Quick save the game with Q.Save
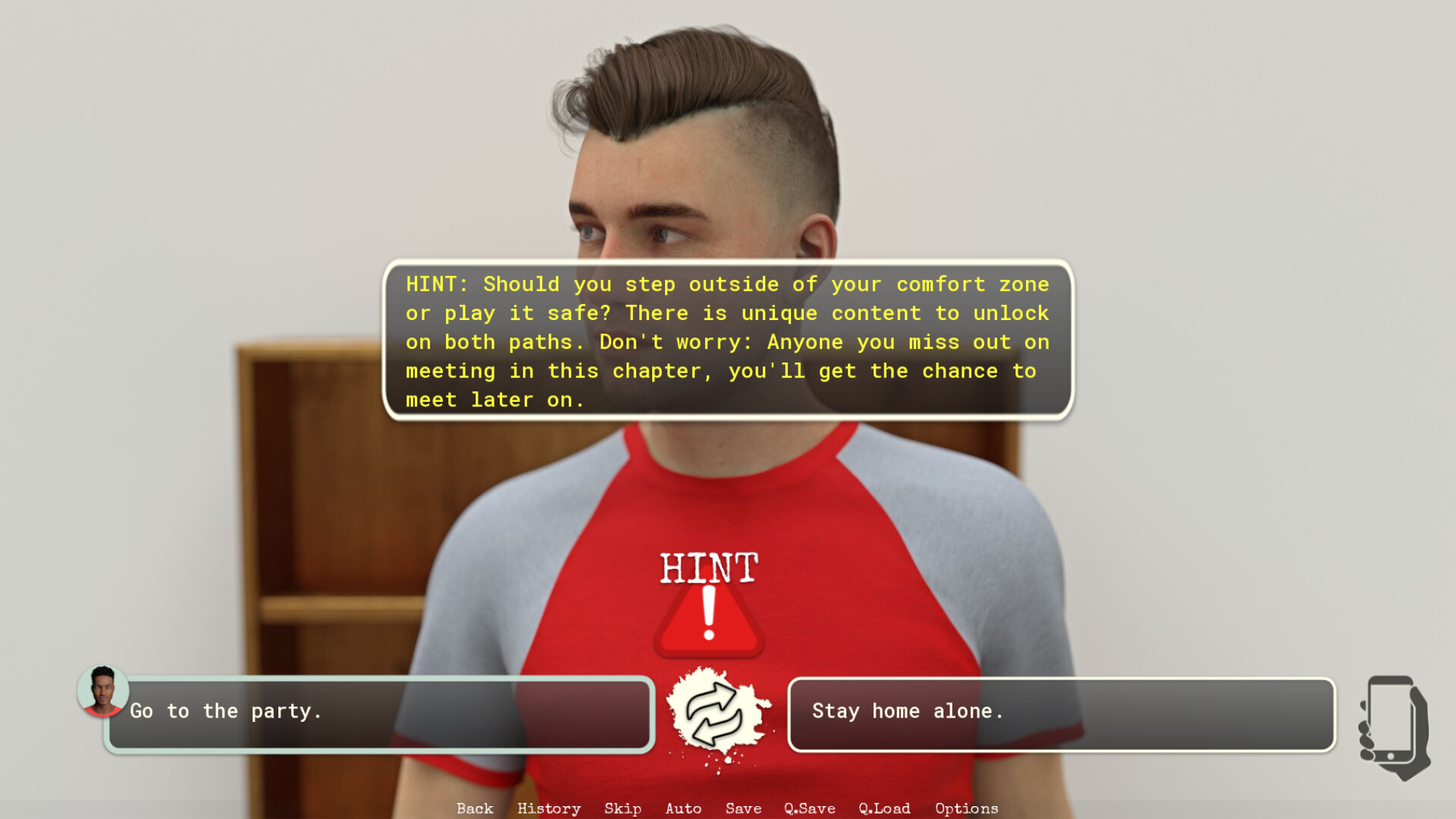1456x819 pixels. tap(809, 808)
